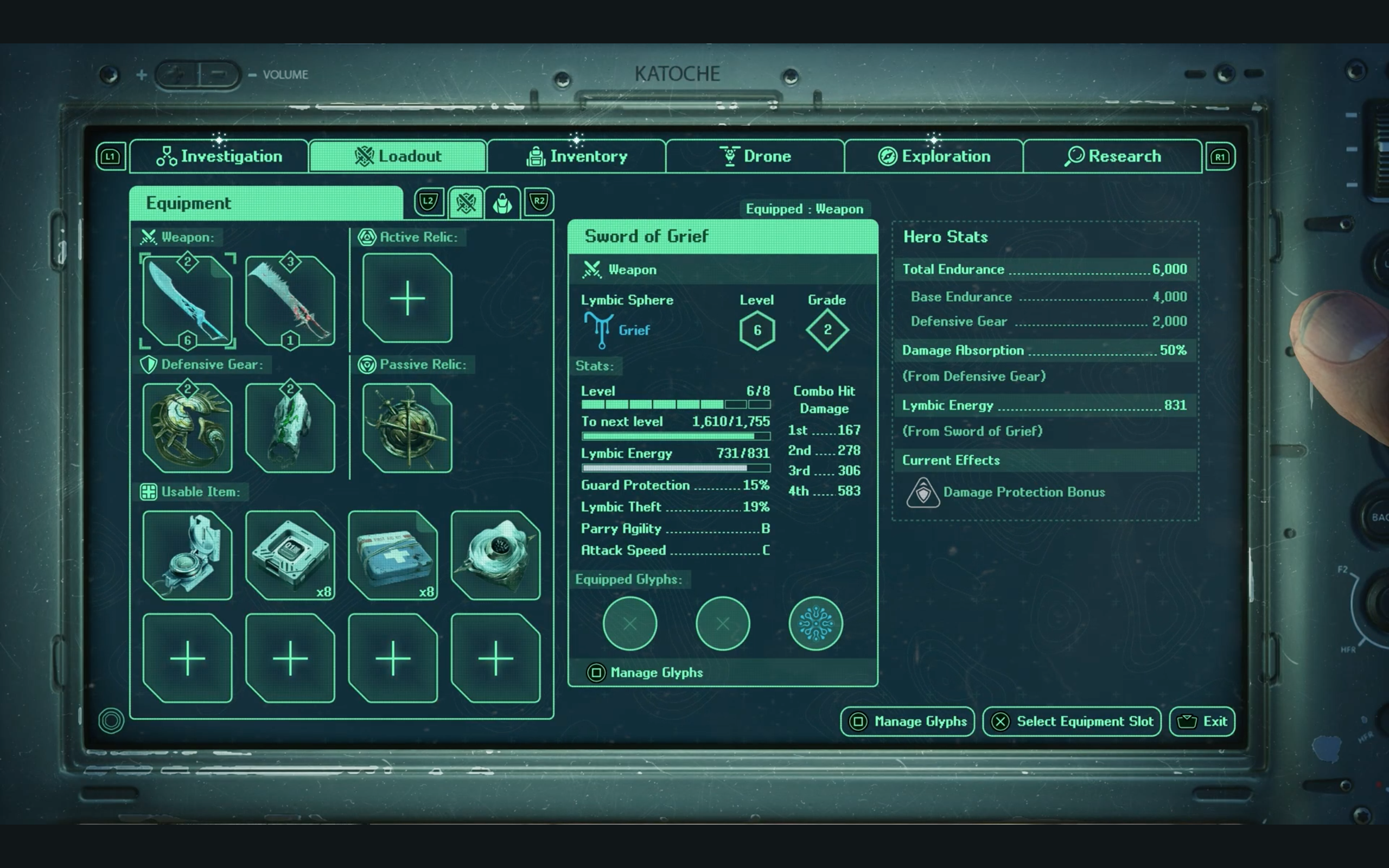Show the Exploration tab

(x=934, y=156)
